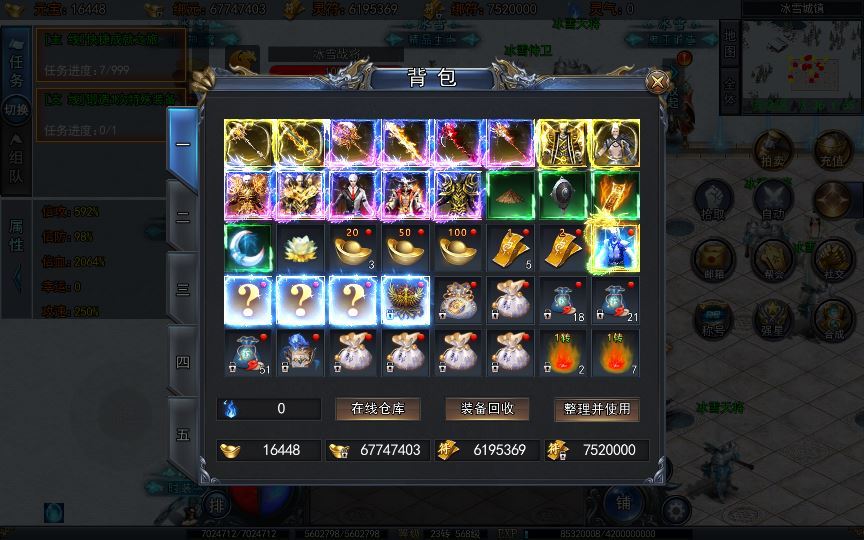Open backpack page 四

tap(183, 362)
